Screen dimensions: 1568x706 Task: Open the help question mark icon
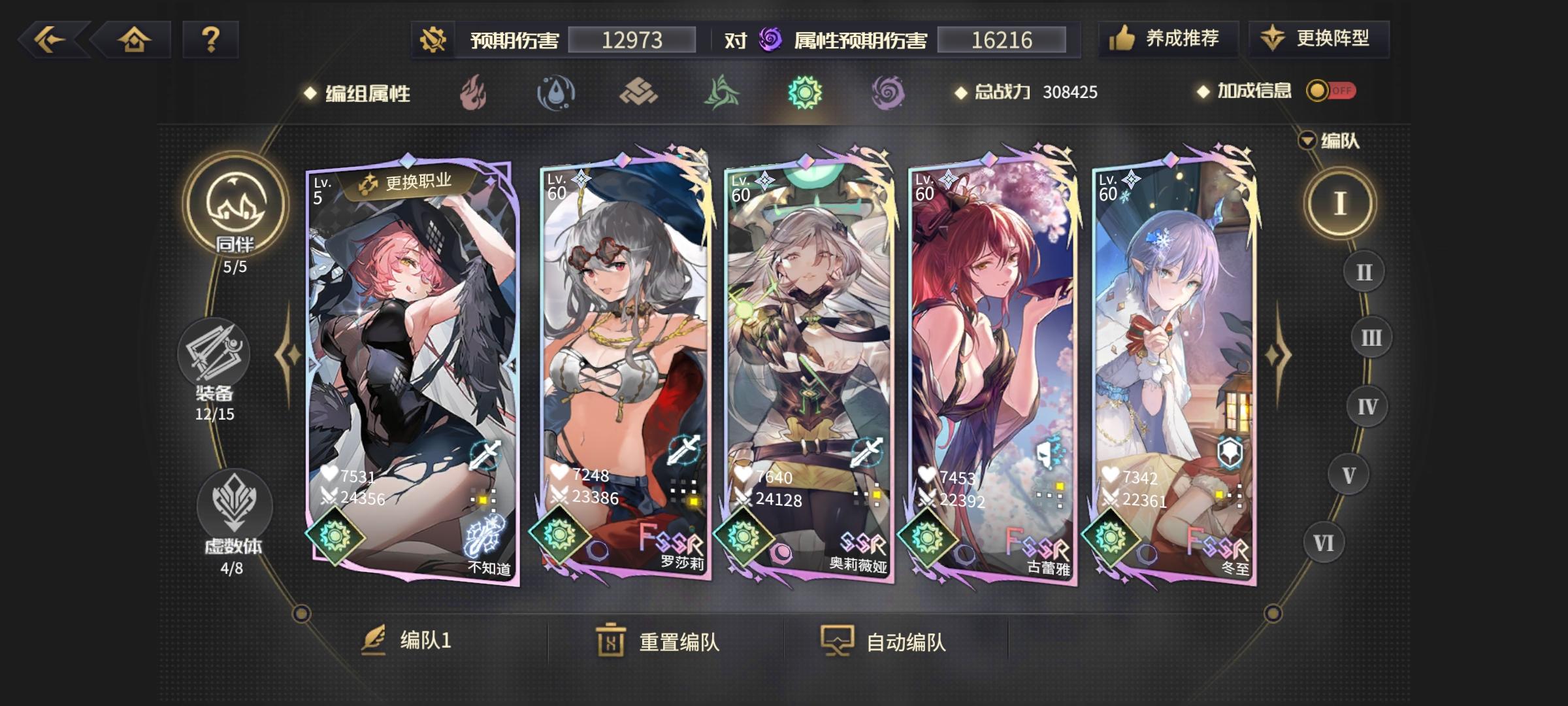209,41
